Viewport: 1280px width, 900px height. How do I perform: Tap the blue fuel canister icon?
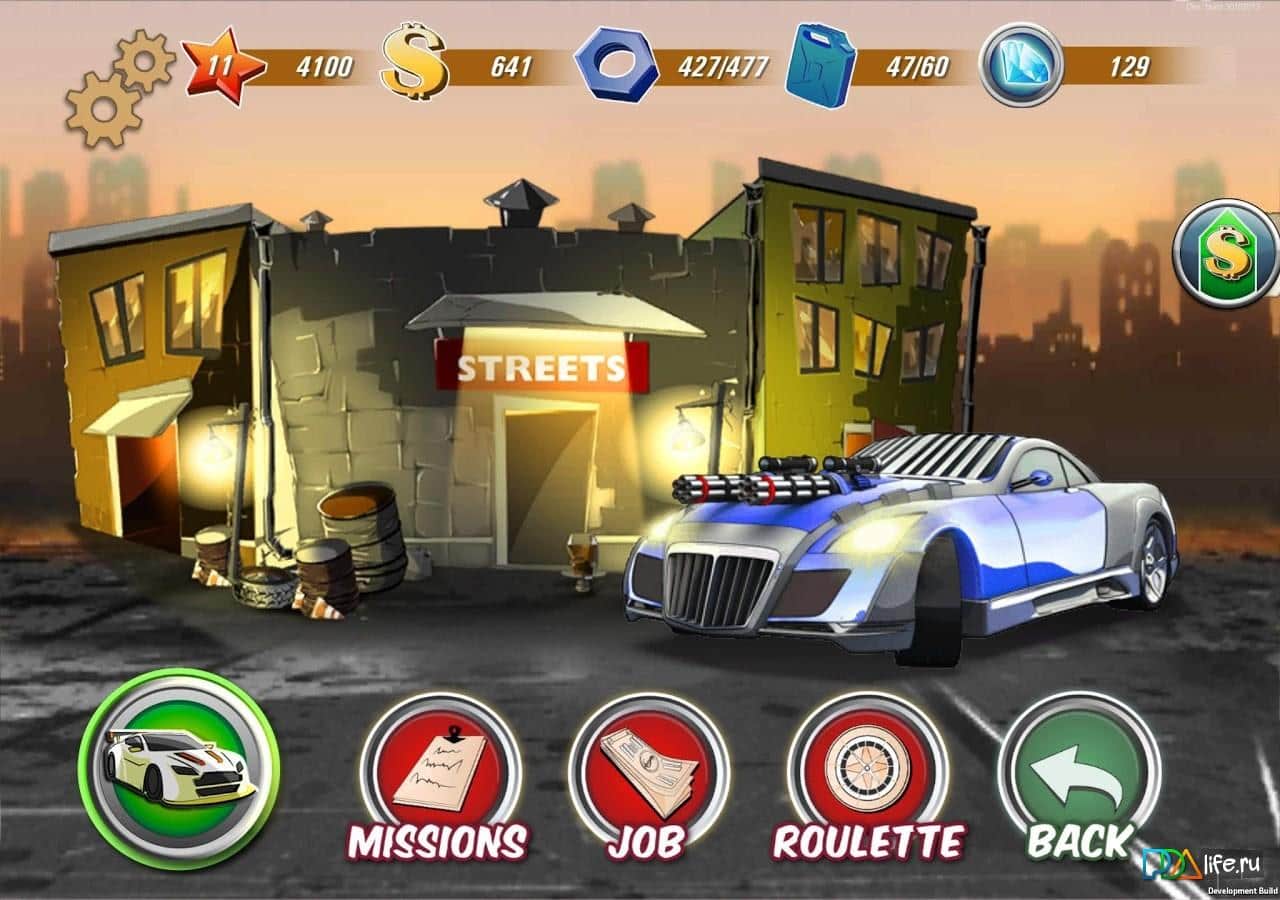tap(820, 67)
